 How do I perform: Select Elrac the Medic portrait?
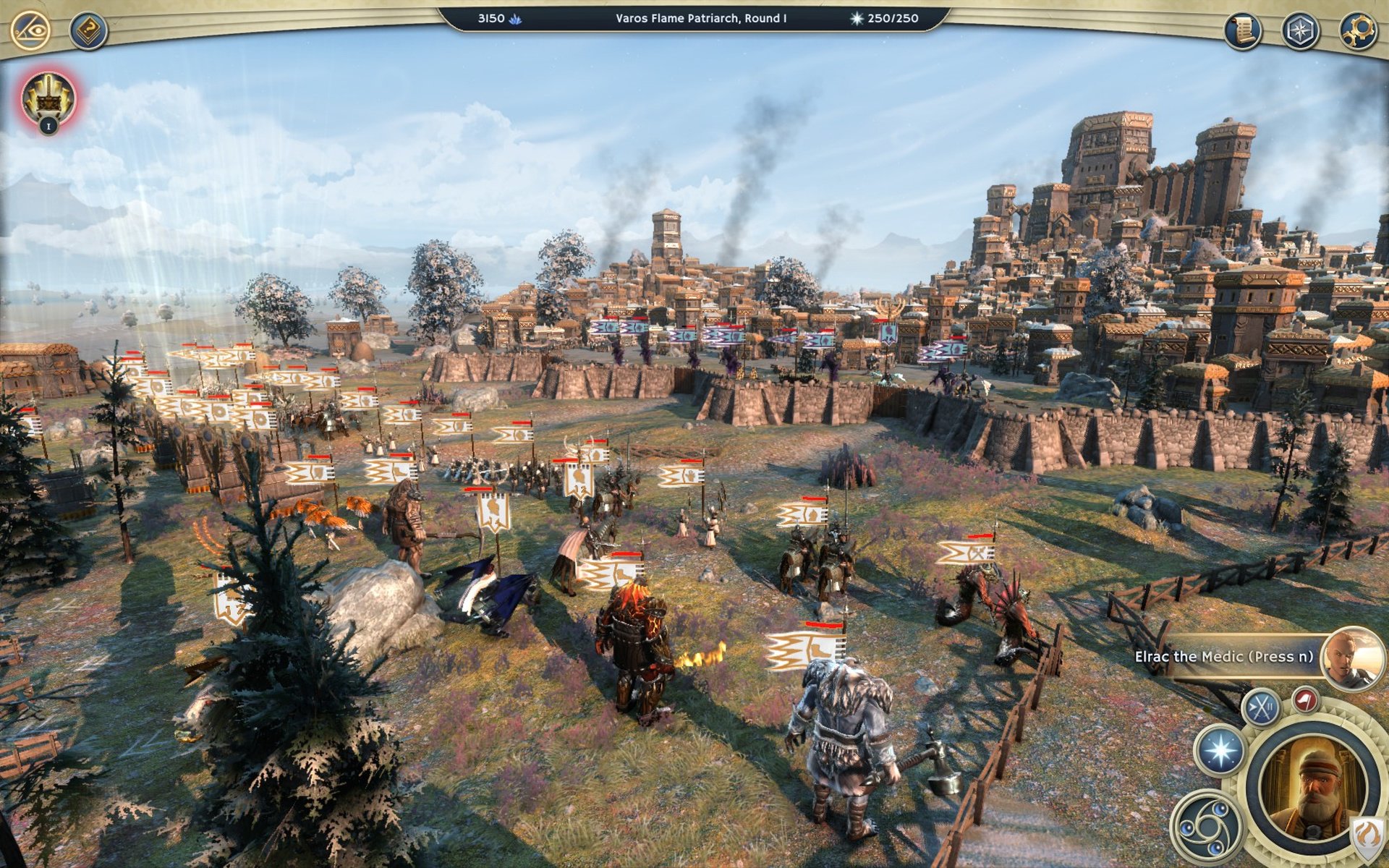click(1350, 658)
